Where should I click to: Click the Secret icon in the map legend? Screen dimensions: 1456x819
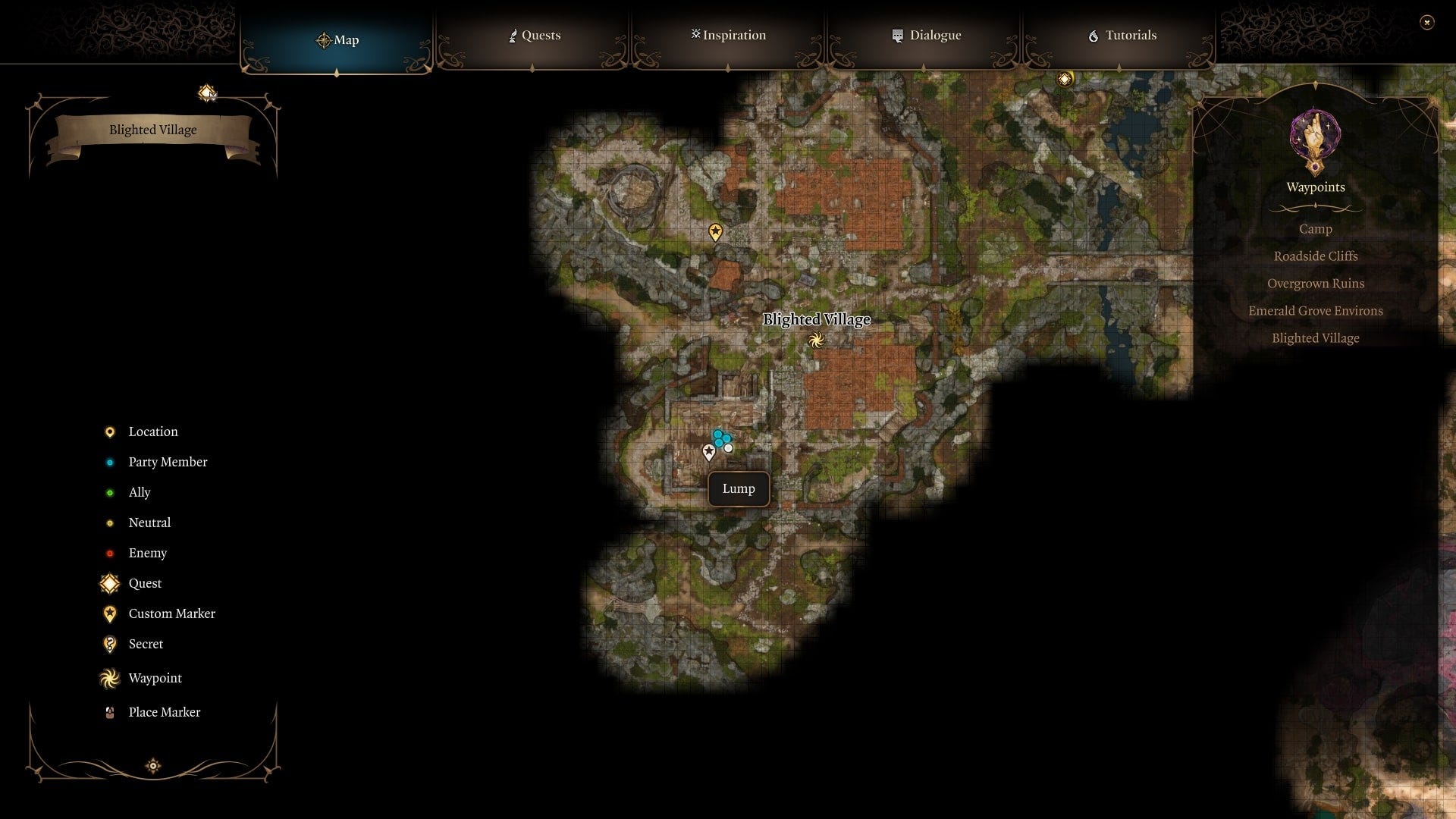110,644
